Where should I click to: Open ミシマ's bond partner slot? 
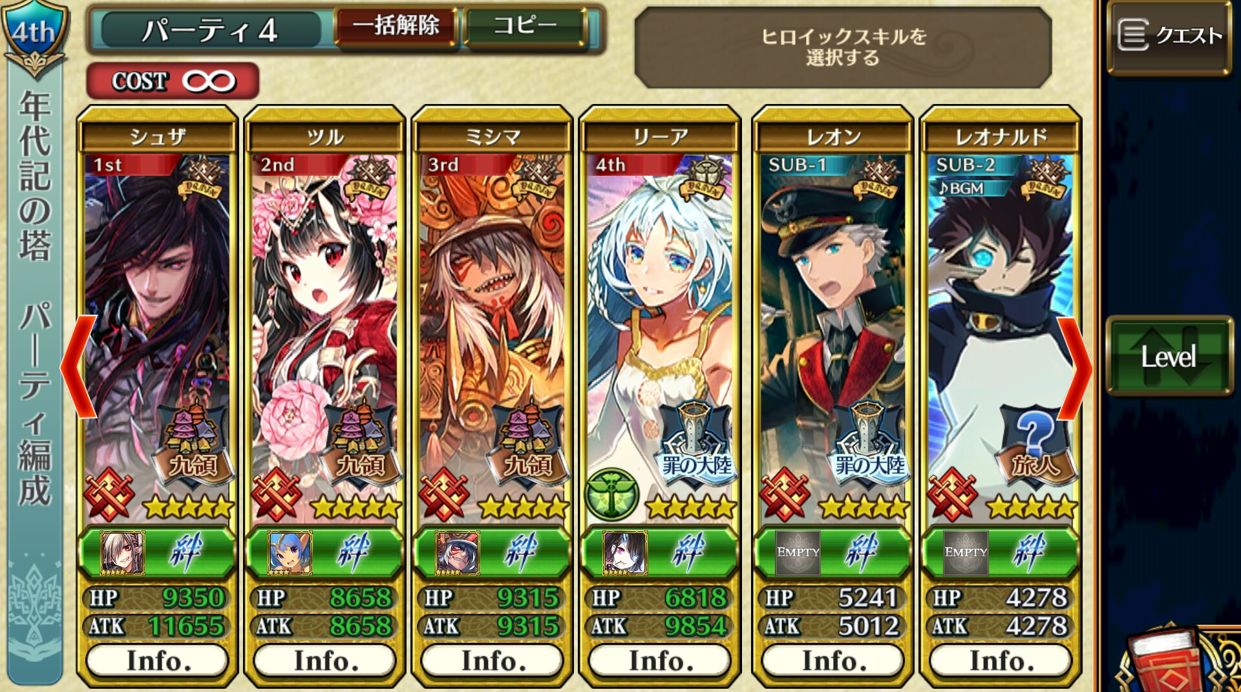coord(458,552)
